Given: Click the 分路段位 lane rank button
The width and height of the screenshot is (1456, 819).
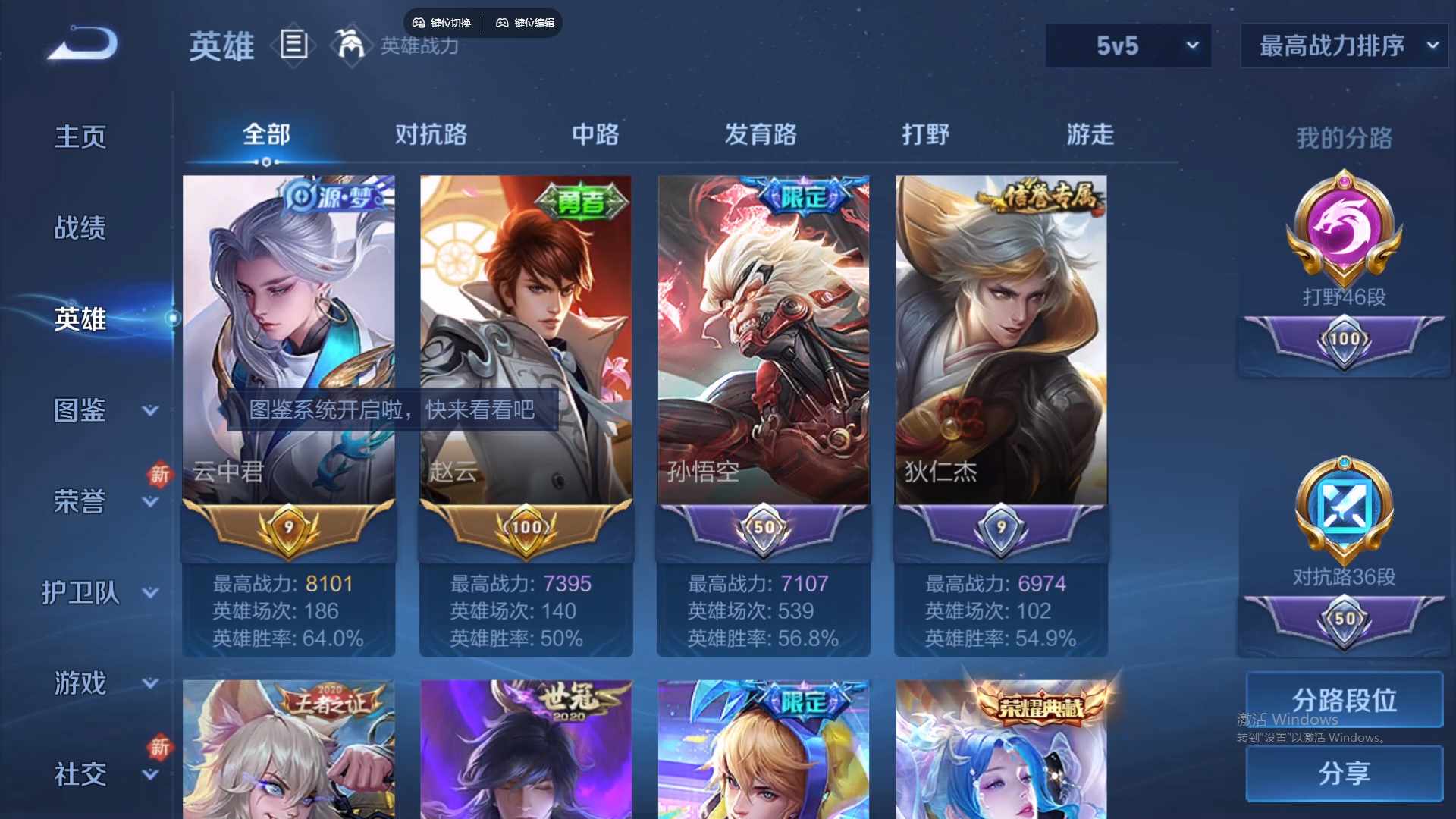Looking at the screenshot, I should click(1342, 699).
